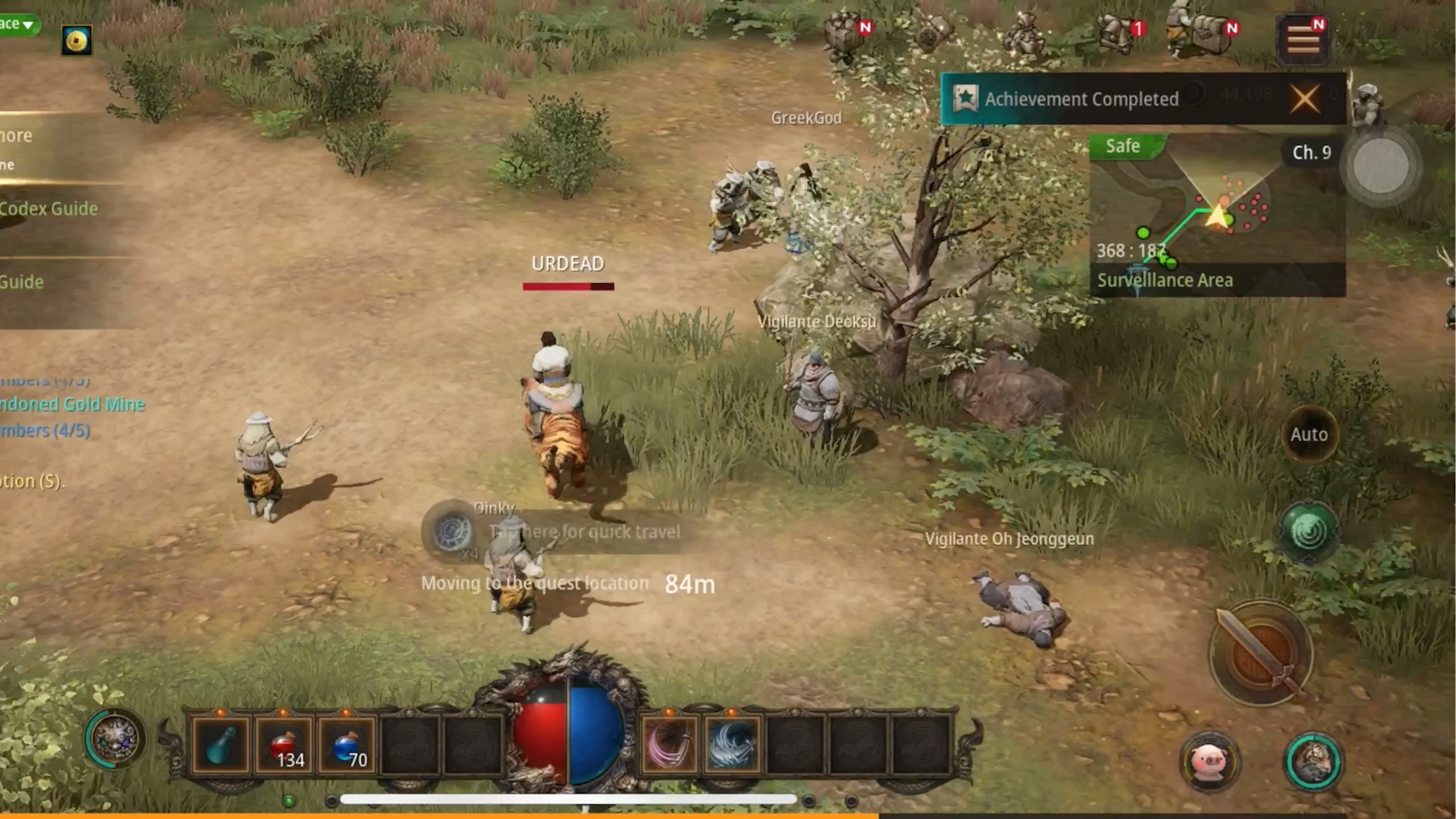
Task: Select the pink pig pet icon
Action: (x=1209, y=761)
